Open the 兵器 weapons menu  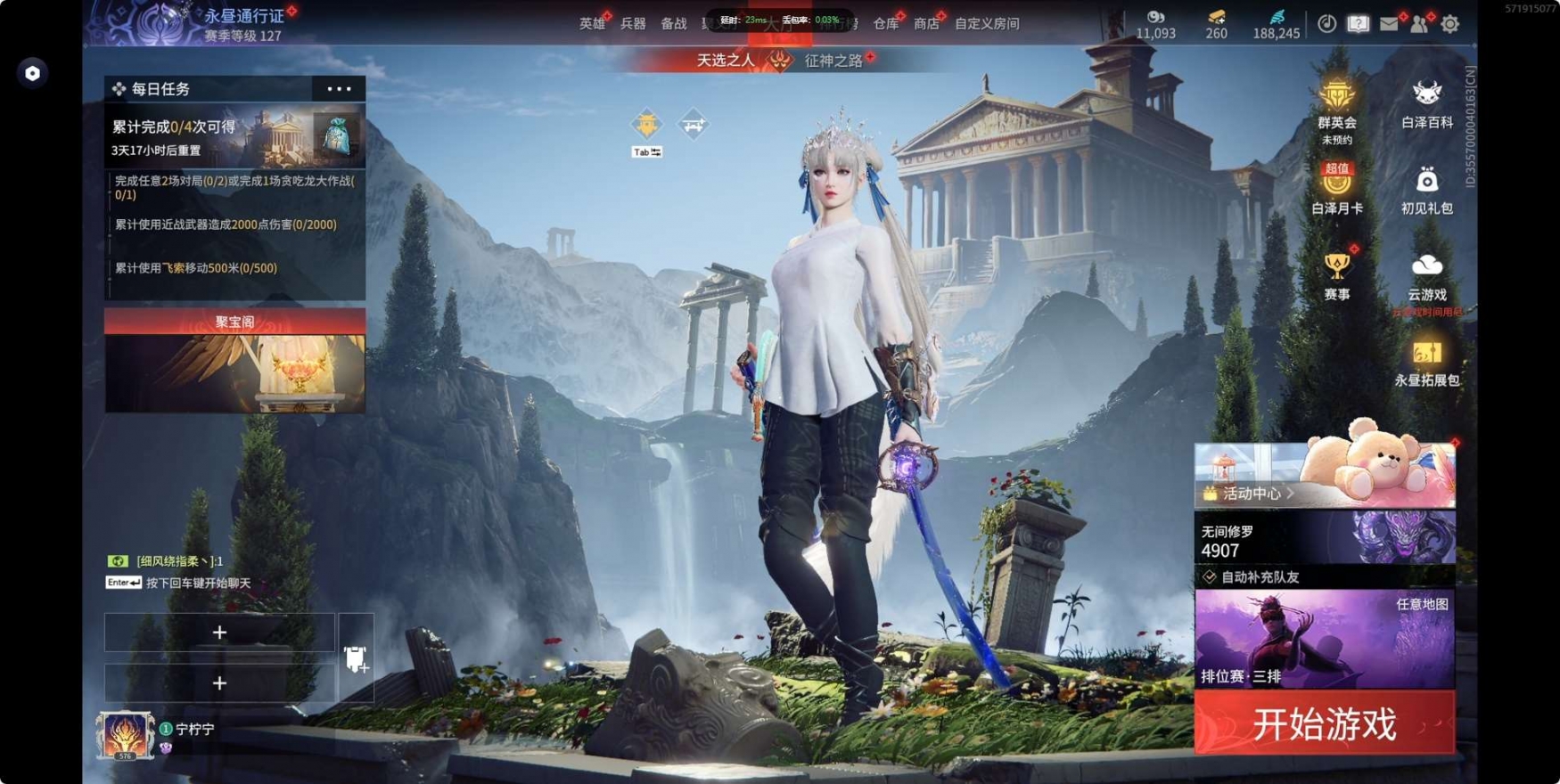633,24
